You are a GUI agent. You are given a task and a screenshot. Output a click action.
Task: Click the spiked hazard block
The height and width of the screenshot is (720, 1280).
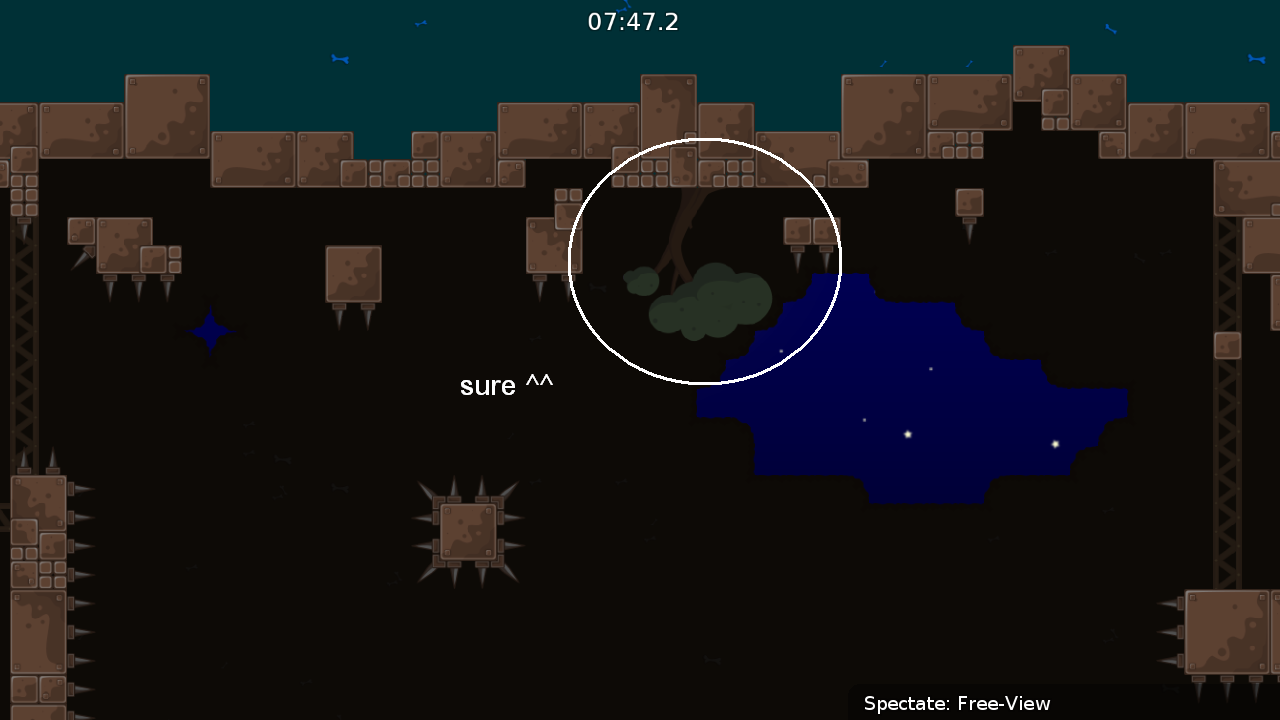click(470, 530)
